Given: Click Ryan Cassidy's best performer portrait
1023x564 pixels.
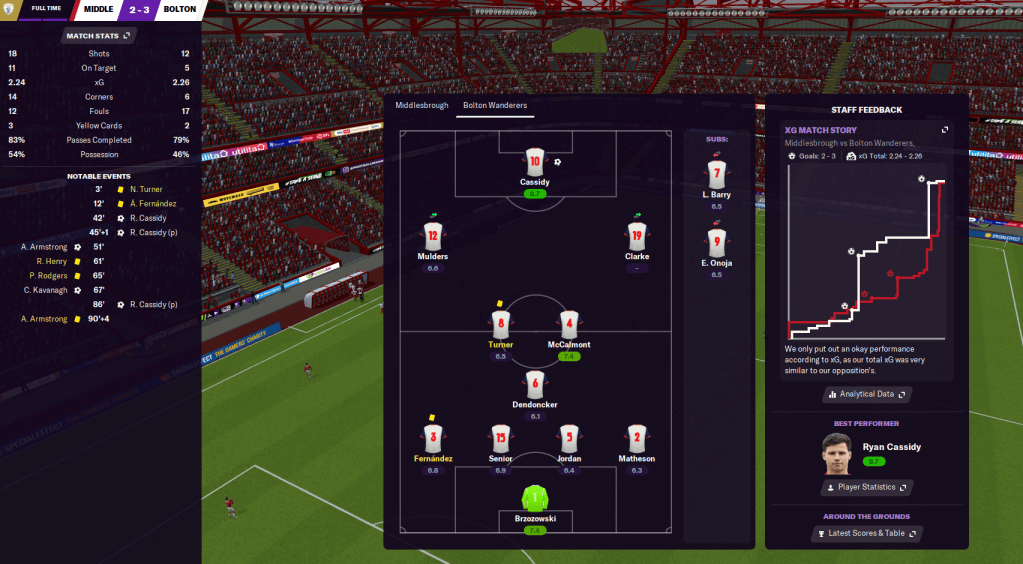Looking at the screenshot, I should pos(837,452).
